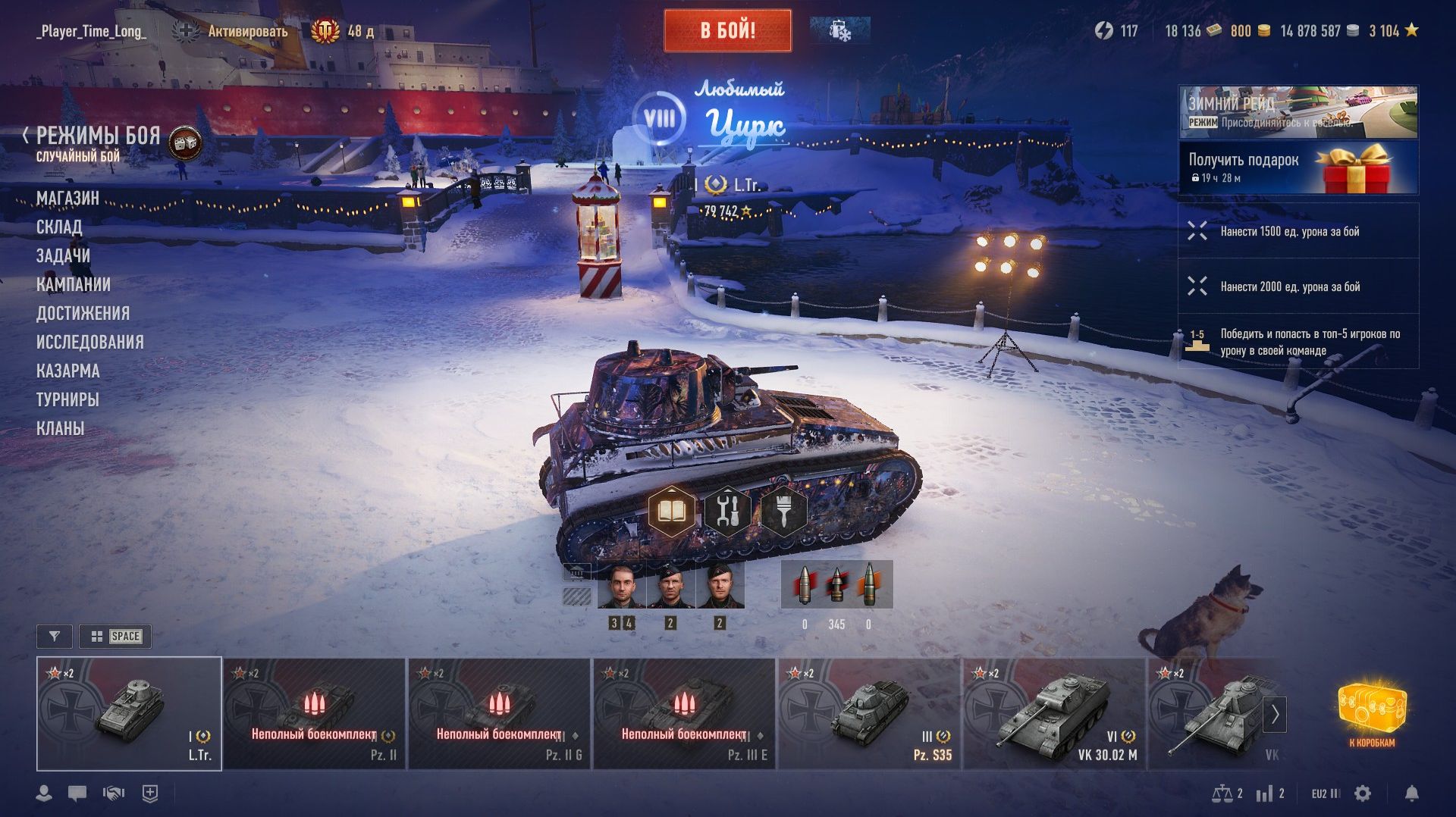This screenshot has height=817, width=1456.
Task: Open the Магазин shop menu
Action: tap(67, 198)
